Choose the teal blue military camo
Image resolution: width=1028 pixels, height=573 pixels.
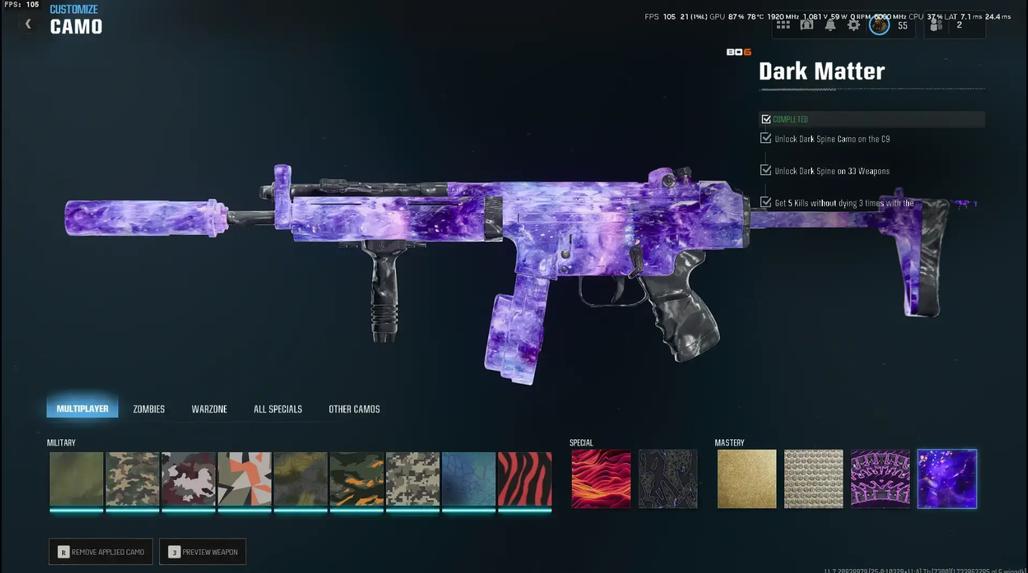click(x=469, y=479)
